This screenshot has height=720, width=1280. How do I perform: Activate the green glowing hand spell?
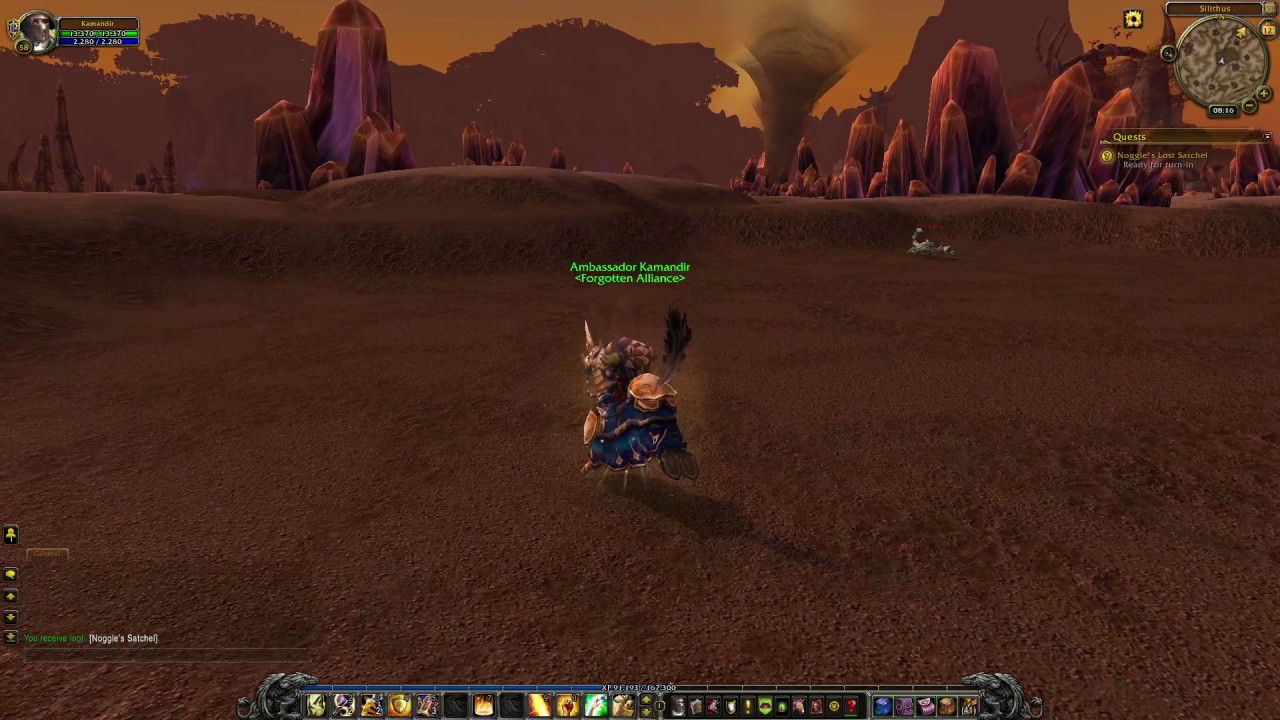click(595, 706)
